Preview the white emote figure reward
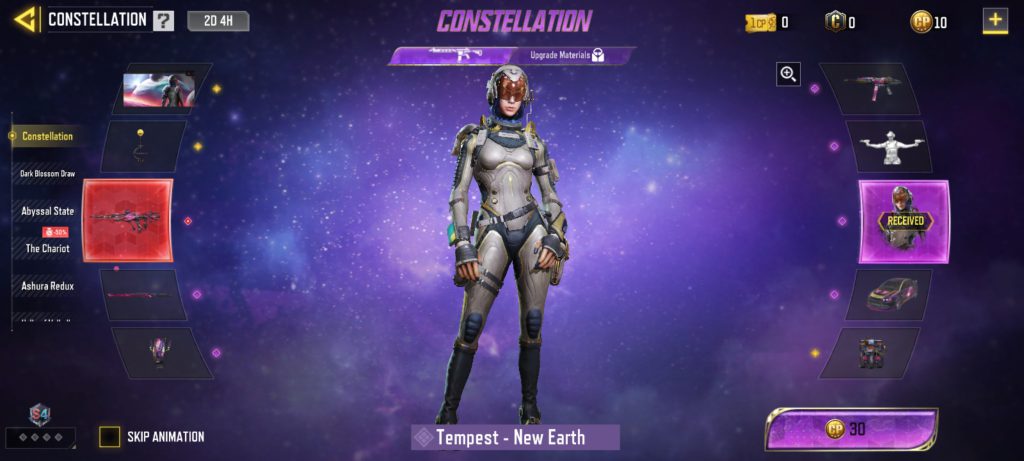 pos(888,147)
